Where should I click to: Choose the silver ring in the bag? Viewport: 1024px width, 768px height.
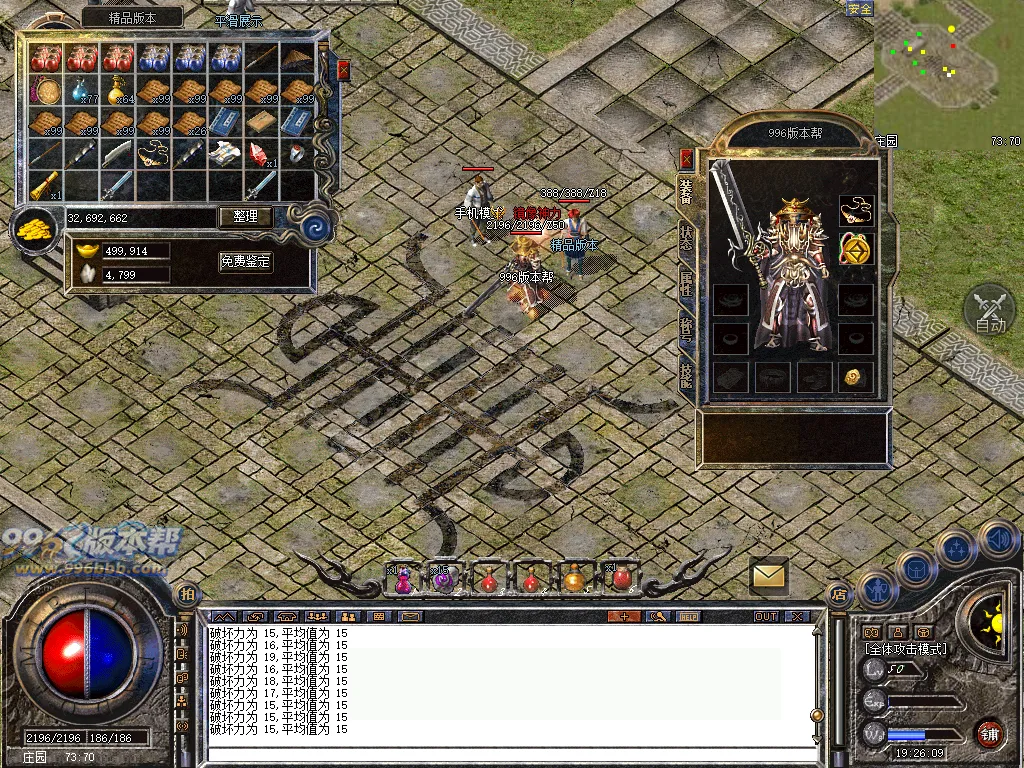tap(297, 154)
